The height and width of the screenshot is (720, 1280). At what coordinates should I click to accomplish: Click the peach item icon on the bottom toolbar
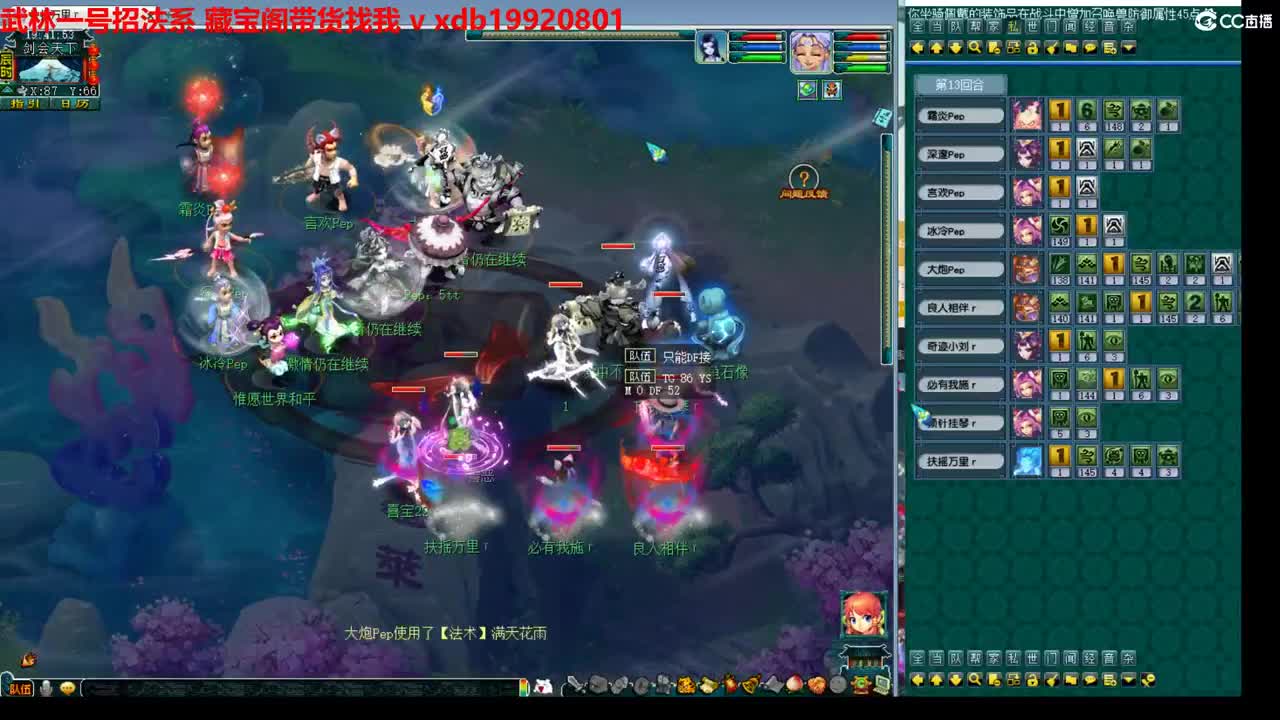795,686
